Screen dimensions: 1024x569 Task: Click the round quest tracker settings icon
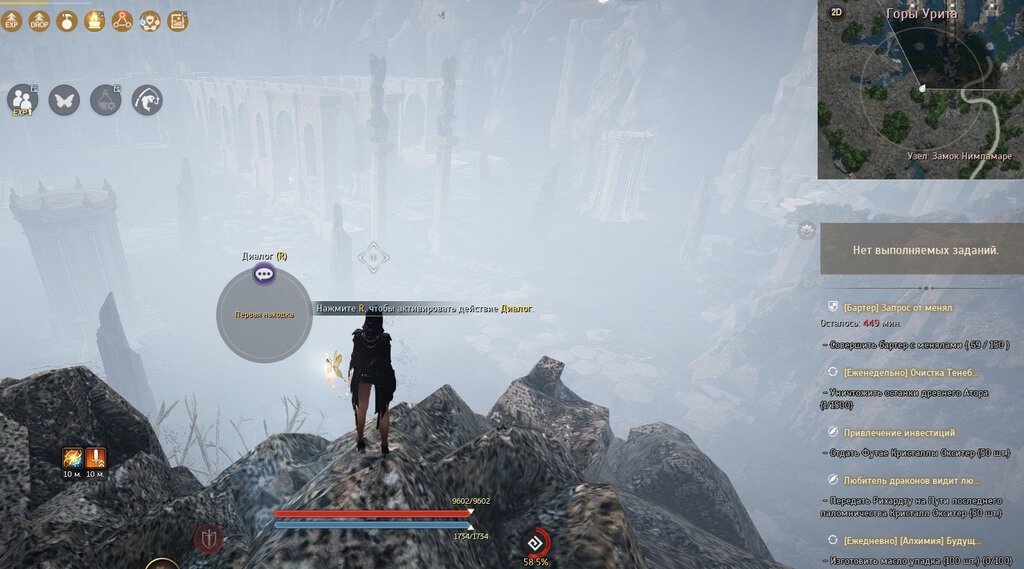807,231
